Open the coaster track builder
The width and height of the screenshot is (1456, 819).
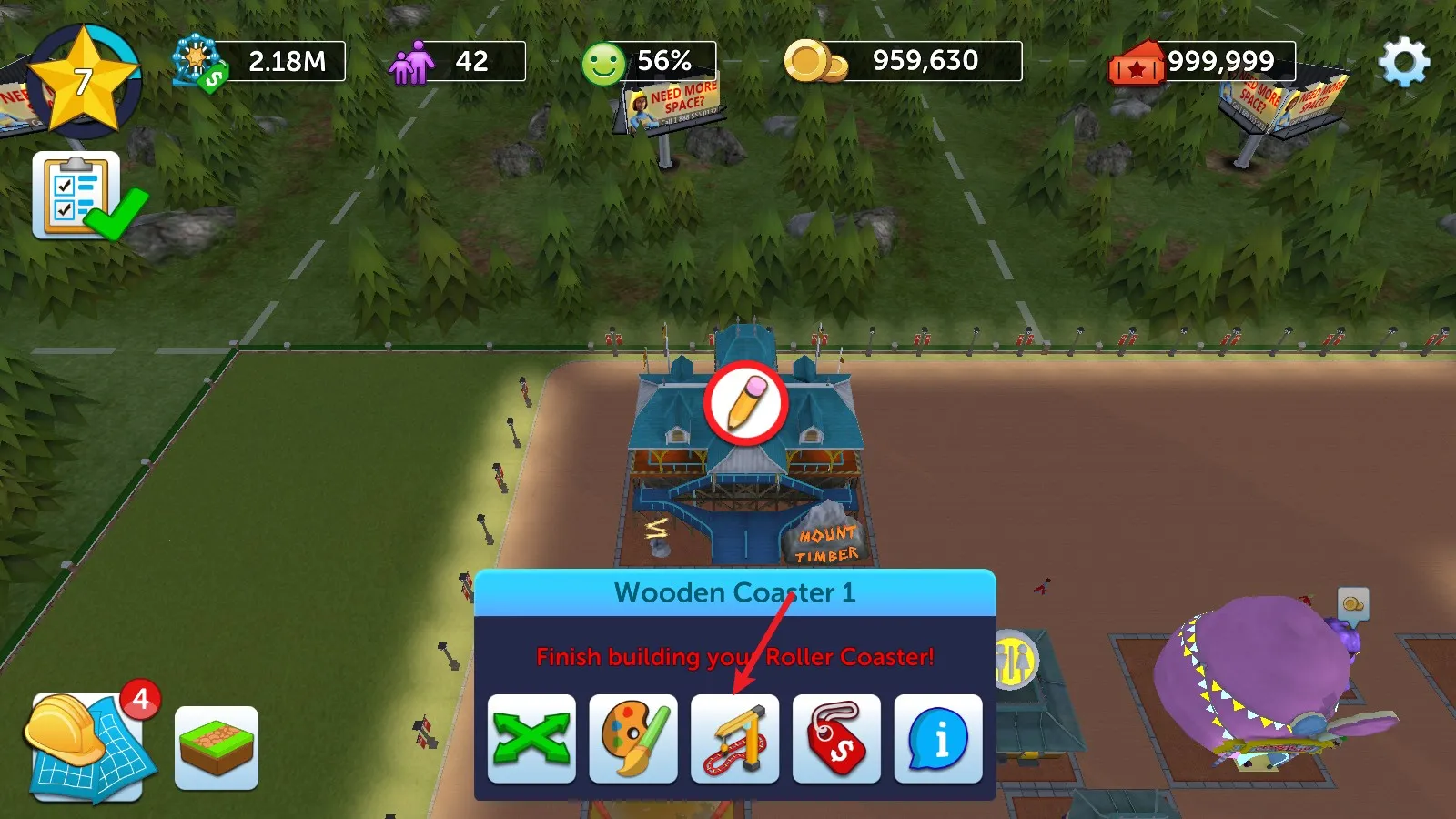tap(735, 739)
